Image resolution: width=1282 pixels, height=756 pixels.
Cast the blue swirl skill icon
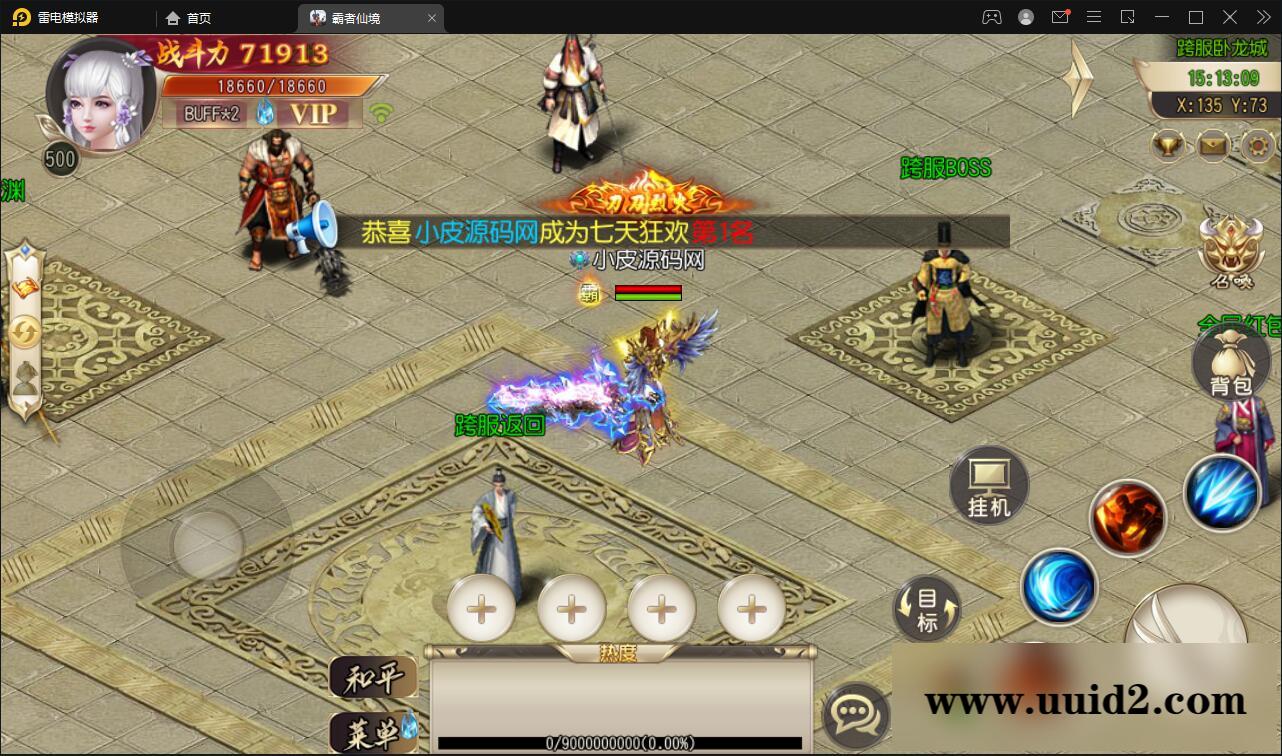[1058, 588]
